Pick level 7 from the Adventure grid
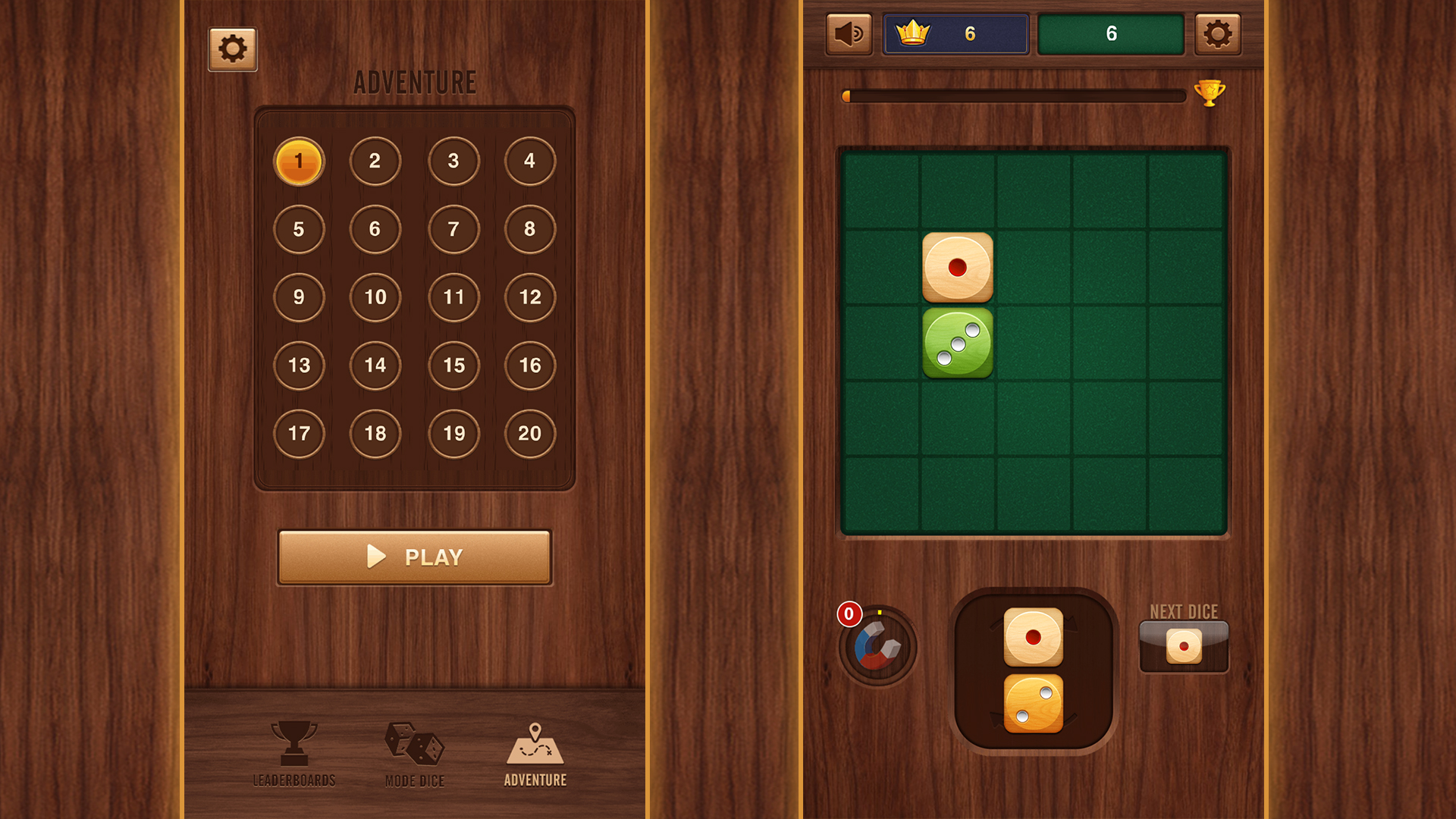Image resolution: width=1456 pixels, height=819 pixels. coord(453,230)
